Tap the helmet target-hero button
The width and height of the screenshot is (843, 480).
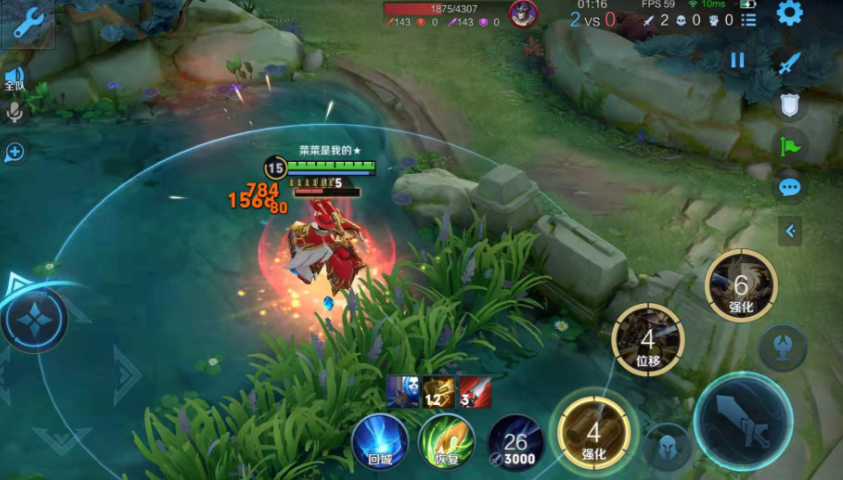click(x=668, y=446)
